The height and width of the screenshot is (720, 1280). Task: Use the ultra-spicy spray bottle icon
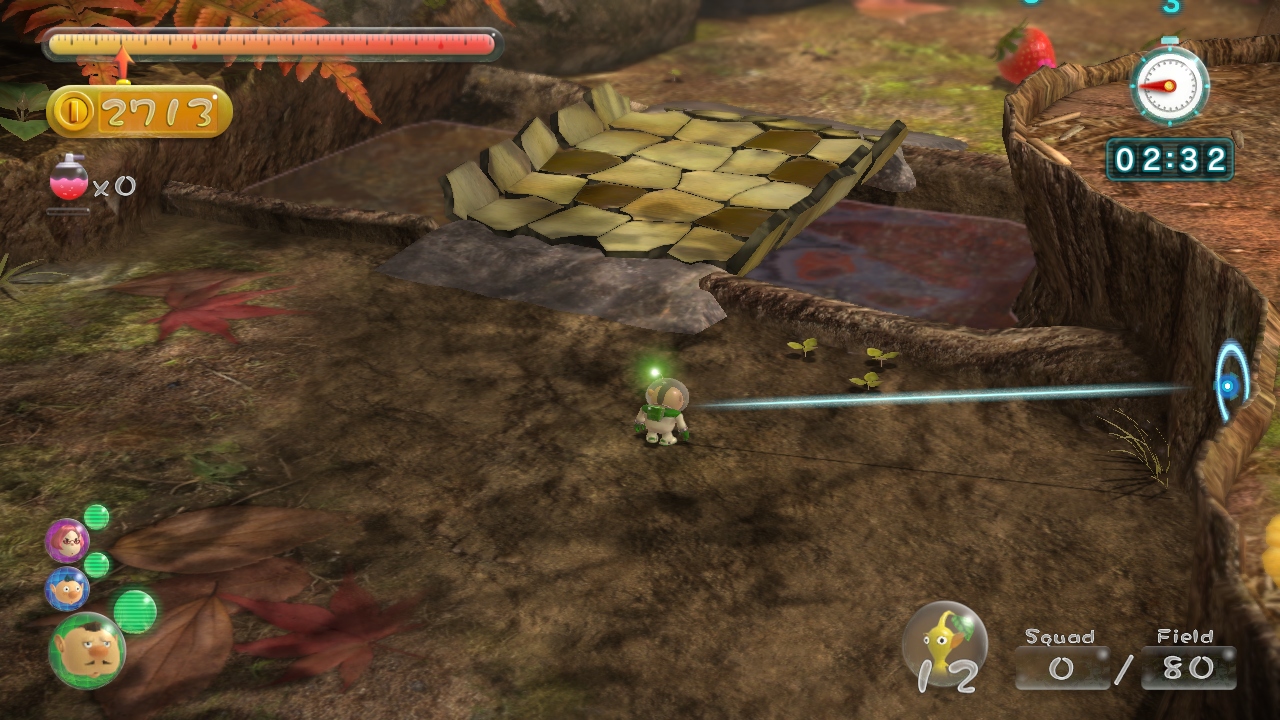pyautogui.click(x=69, y=181)
